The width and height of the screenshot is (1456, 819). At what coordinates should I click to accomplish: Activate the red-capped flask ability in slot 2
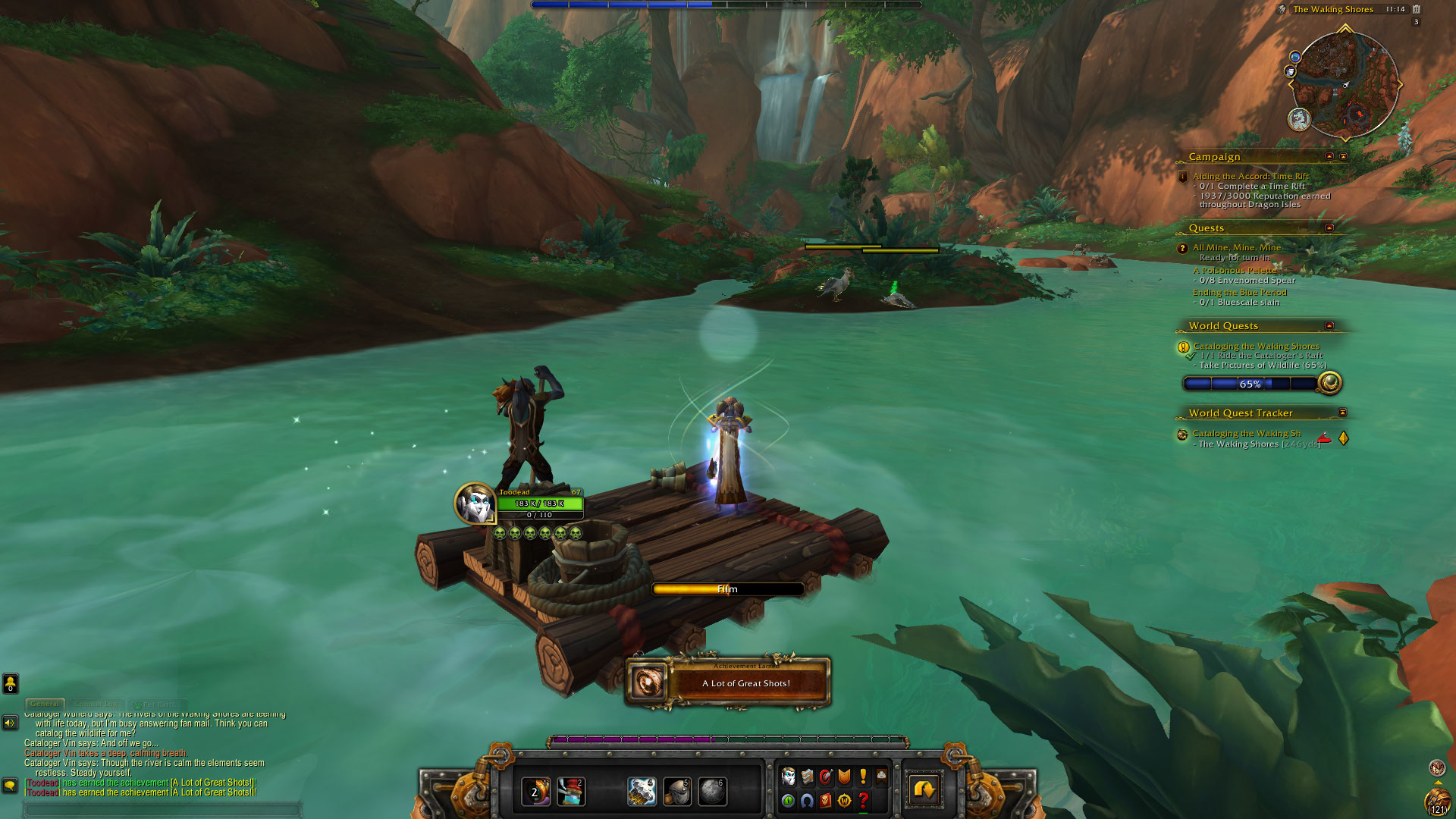(x=571, y=792)
